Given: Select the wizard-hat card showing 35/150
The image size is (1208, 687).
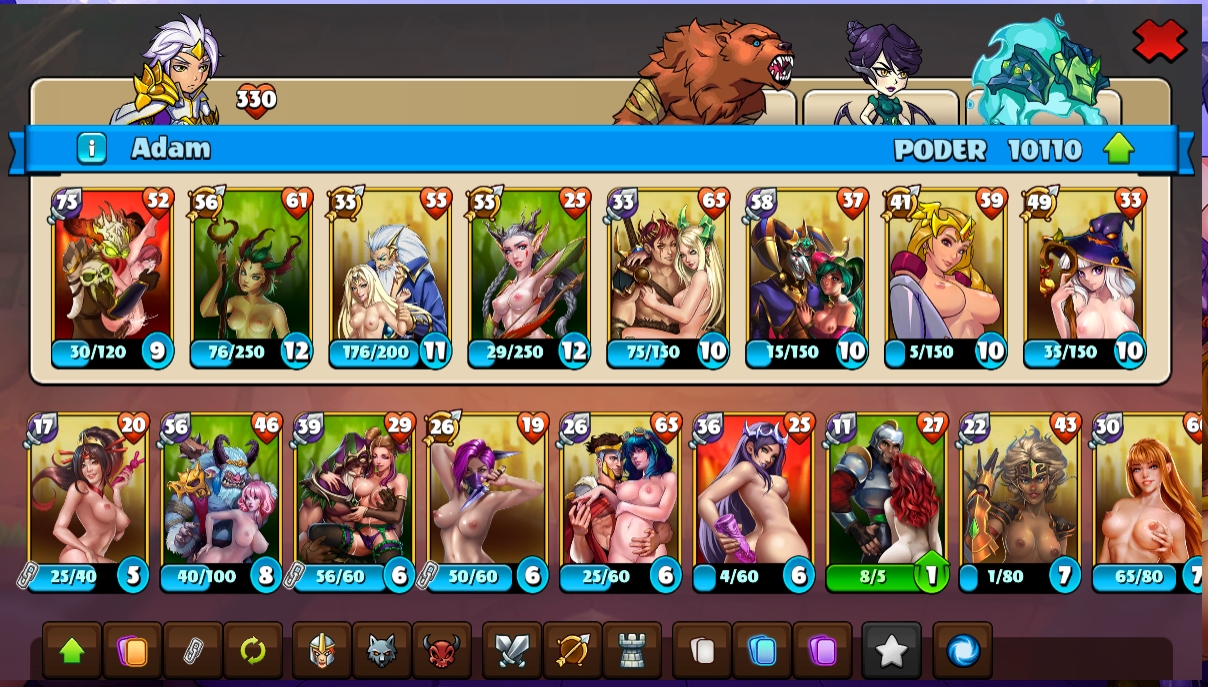Looking at the screenshot, I should point(1085,277).
